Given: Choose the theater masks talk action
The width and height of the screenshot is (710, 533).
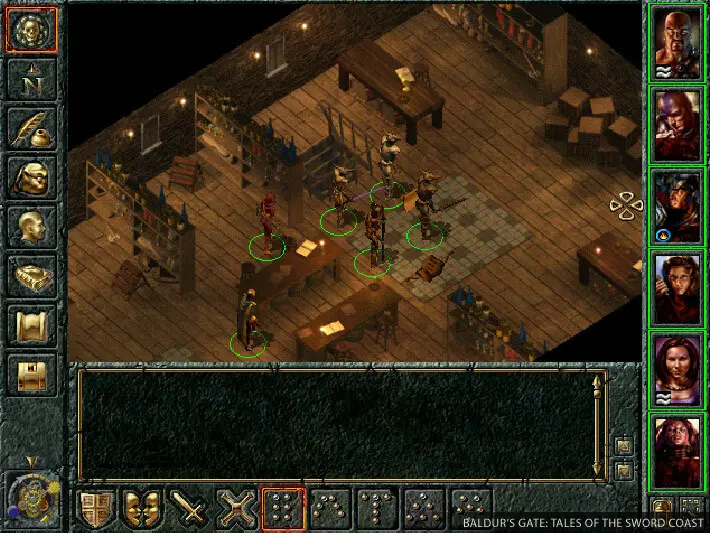Looking at the screenshot, I should [x=143, y=509].
